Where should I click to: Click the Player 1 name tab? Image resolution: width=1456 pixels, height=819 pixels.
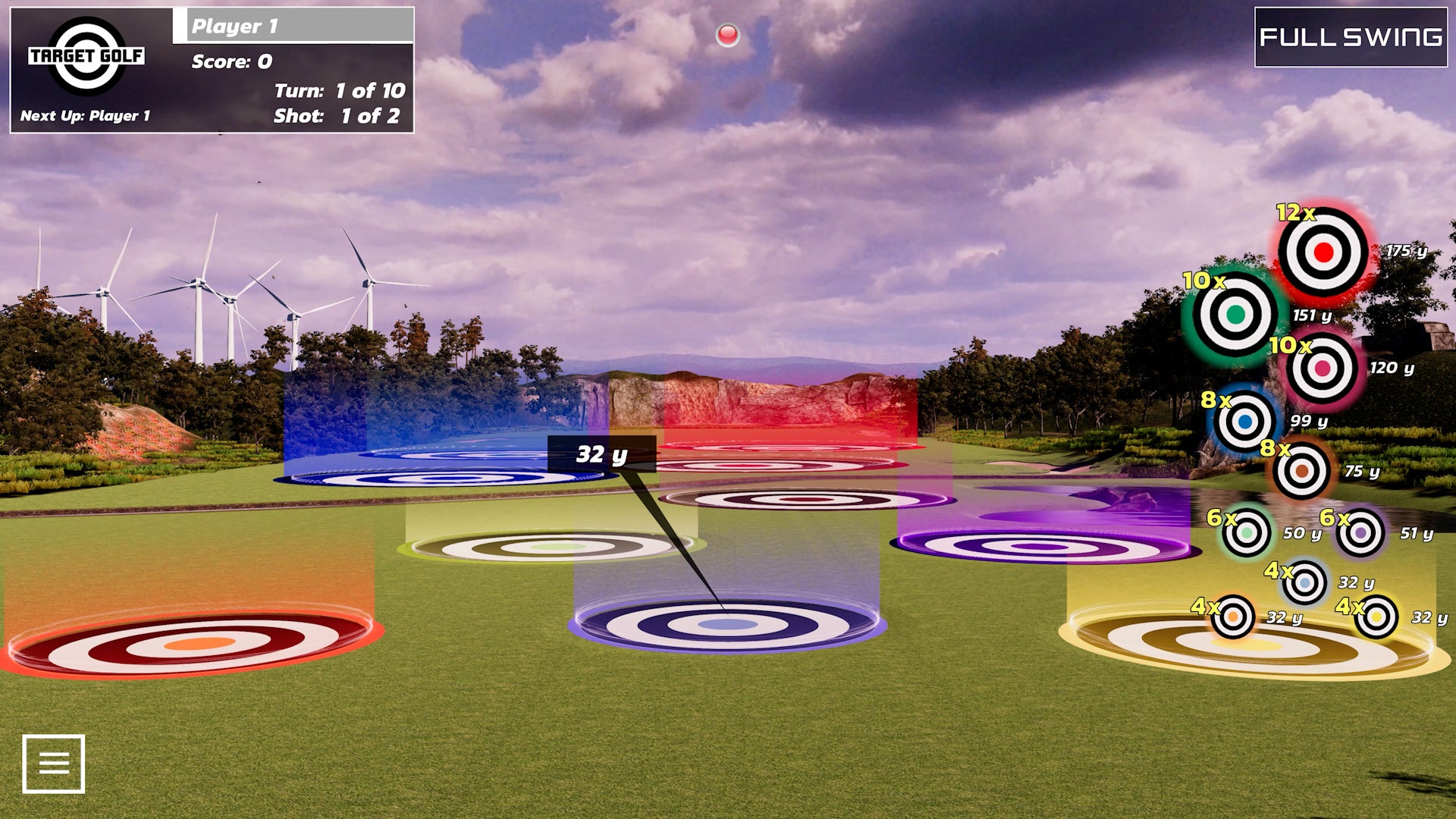294,26
